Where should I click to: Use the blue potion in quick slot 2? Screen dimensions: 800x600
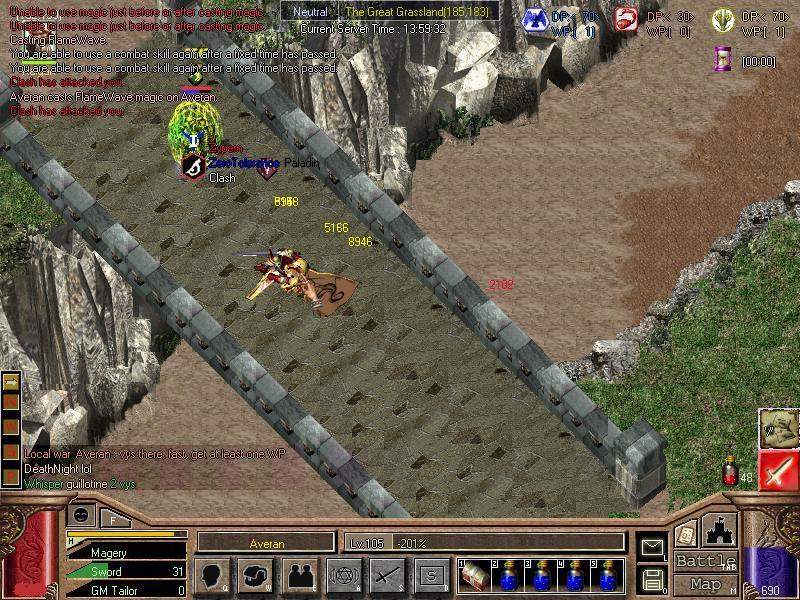pyautogui.click(x=508, y=576)
